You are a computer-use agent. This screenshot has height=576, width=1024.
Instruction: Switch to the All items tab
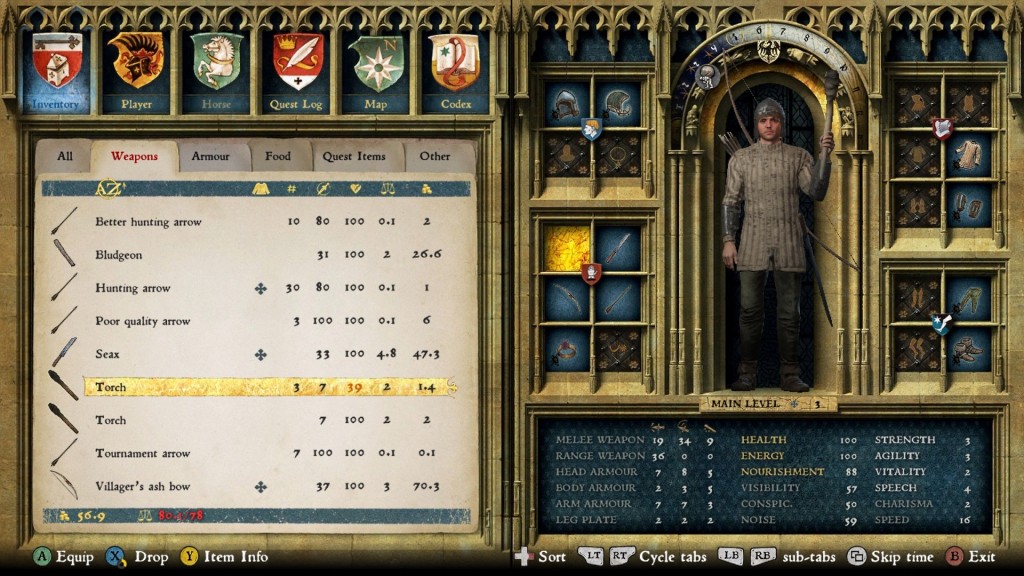[65, 156]
